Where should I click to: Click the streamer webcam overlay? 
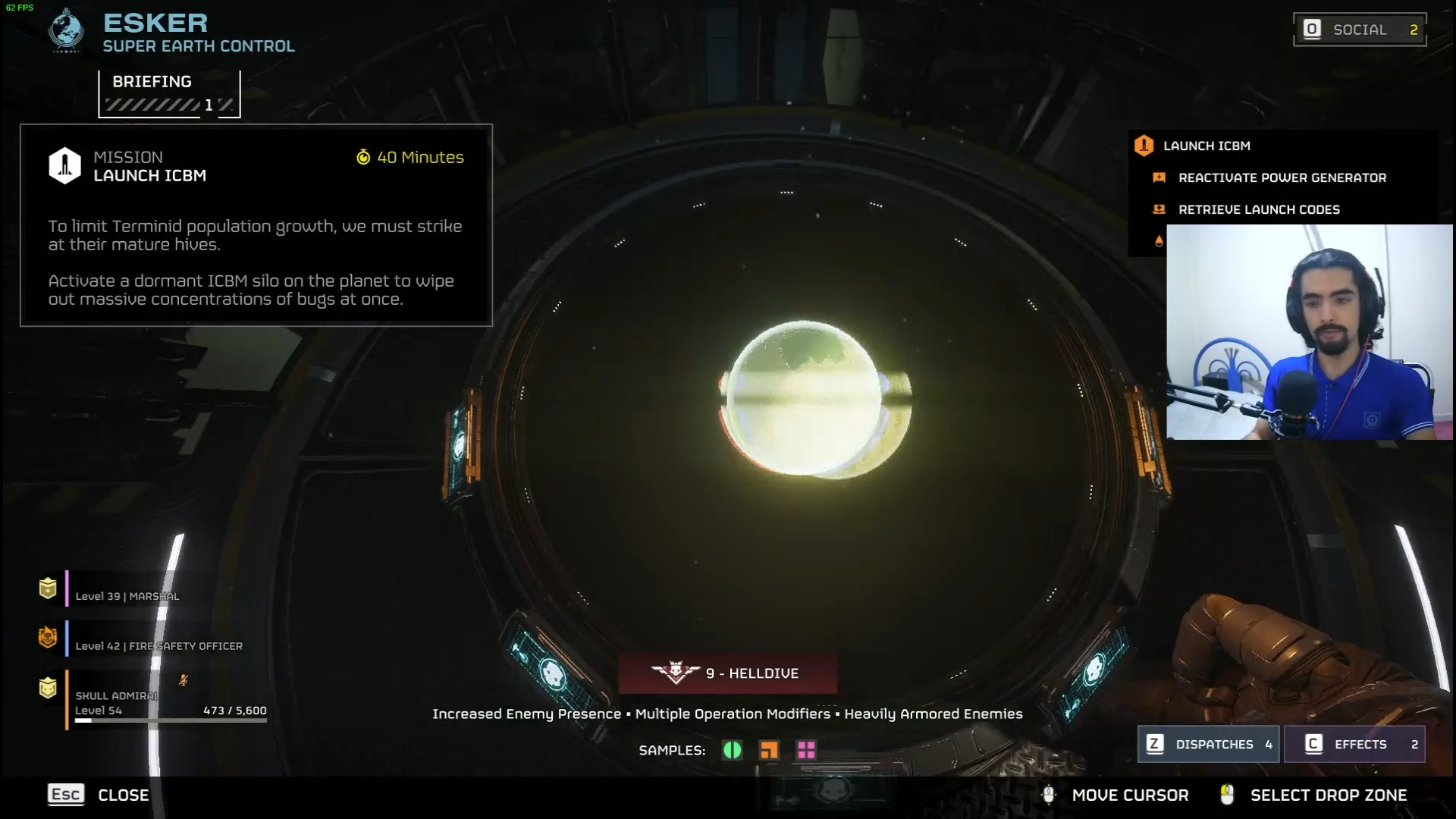click(x=1309, y=332)
